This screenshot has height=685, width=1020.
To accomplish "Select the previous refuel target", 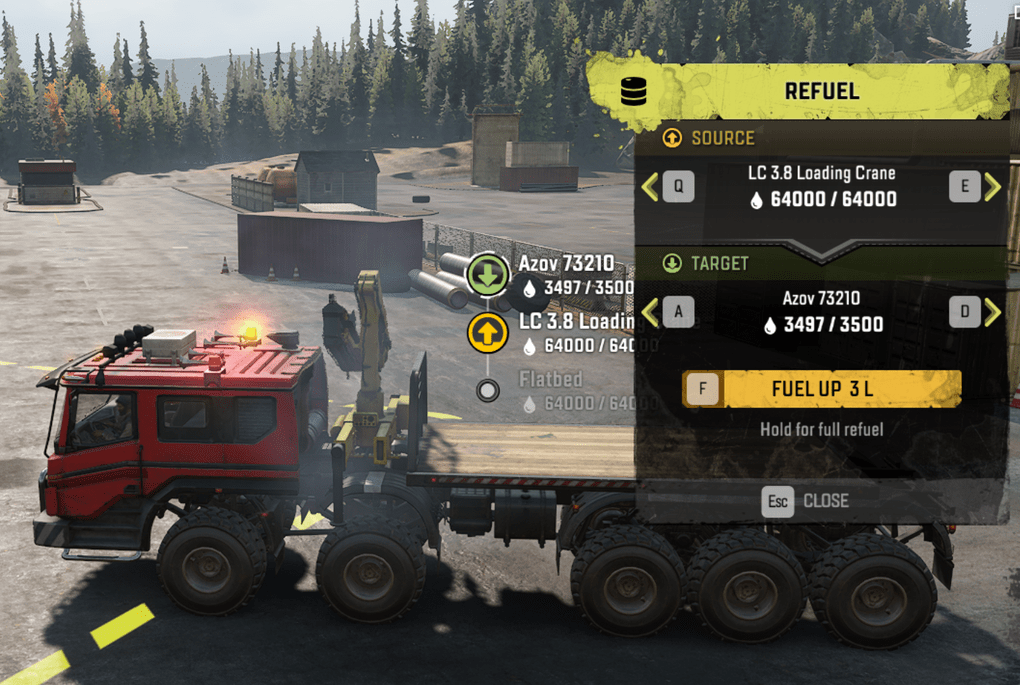I will click(x=667, y=312).
